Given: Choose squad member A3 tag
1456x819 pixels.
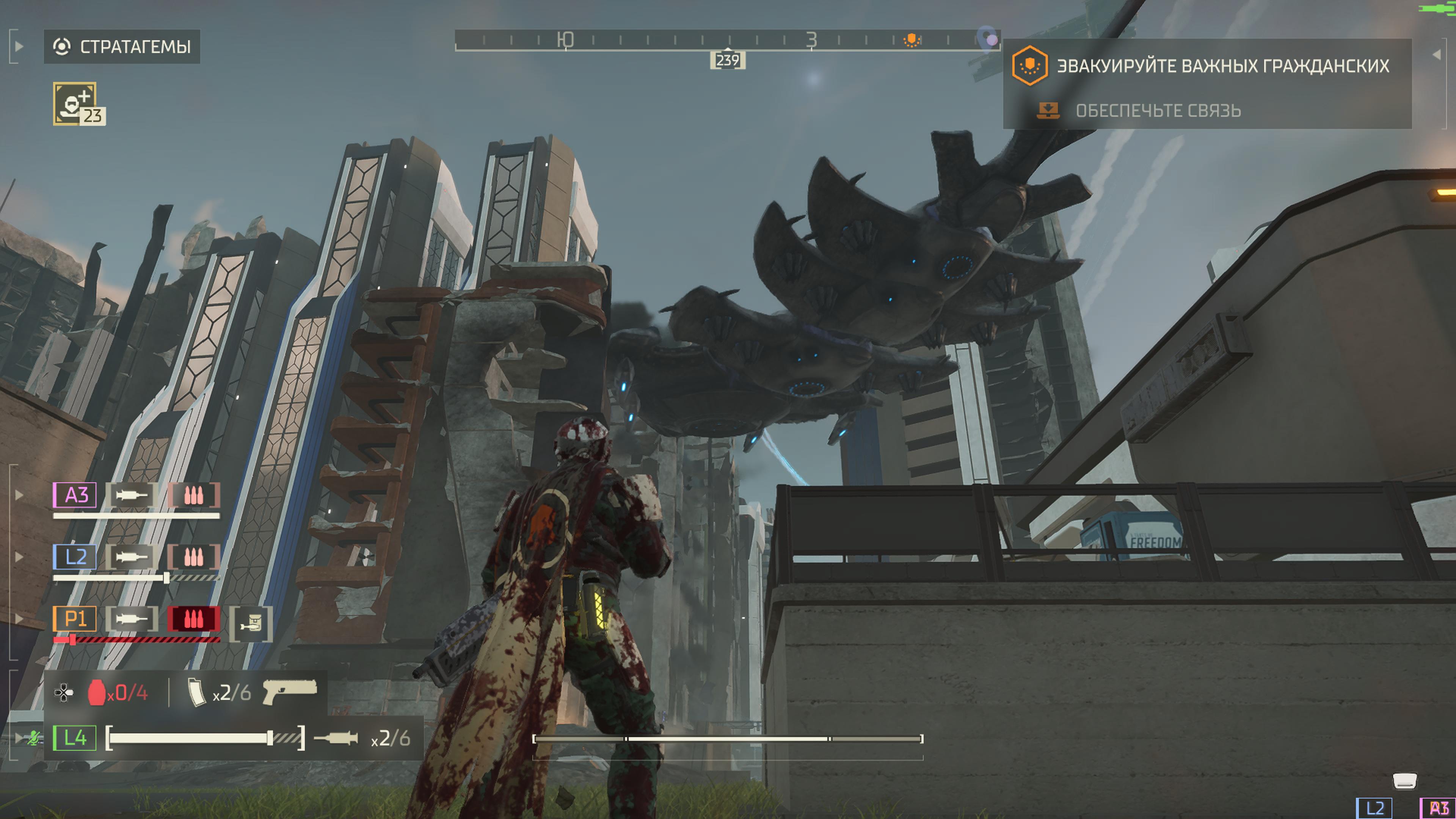Looking at the screenshot, I should (x=75, y=495).
